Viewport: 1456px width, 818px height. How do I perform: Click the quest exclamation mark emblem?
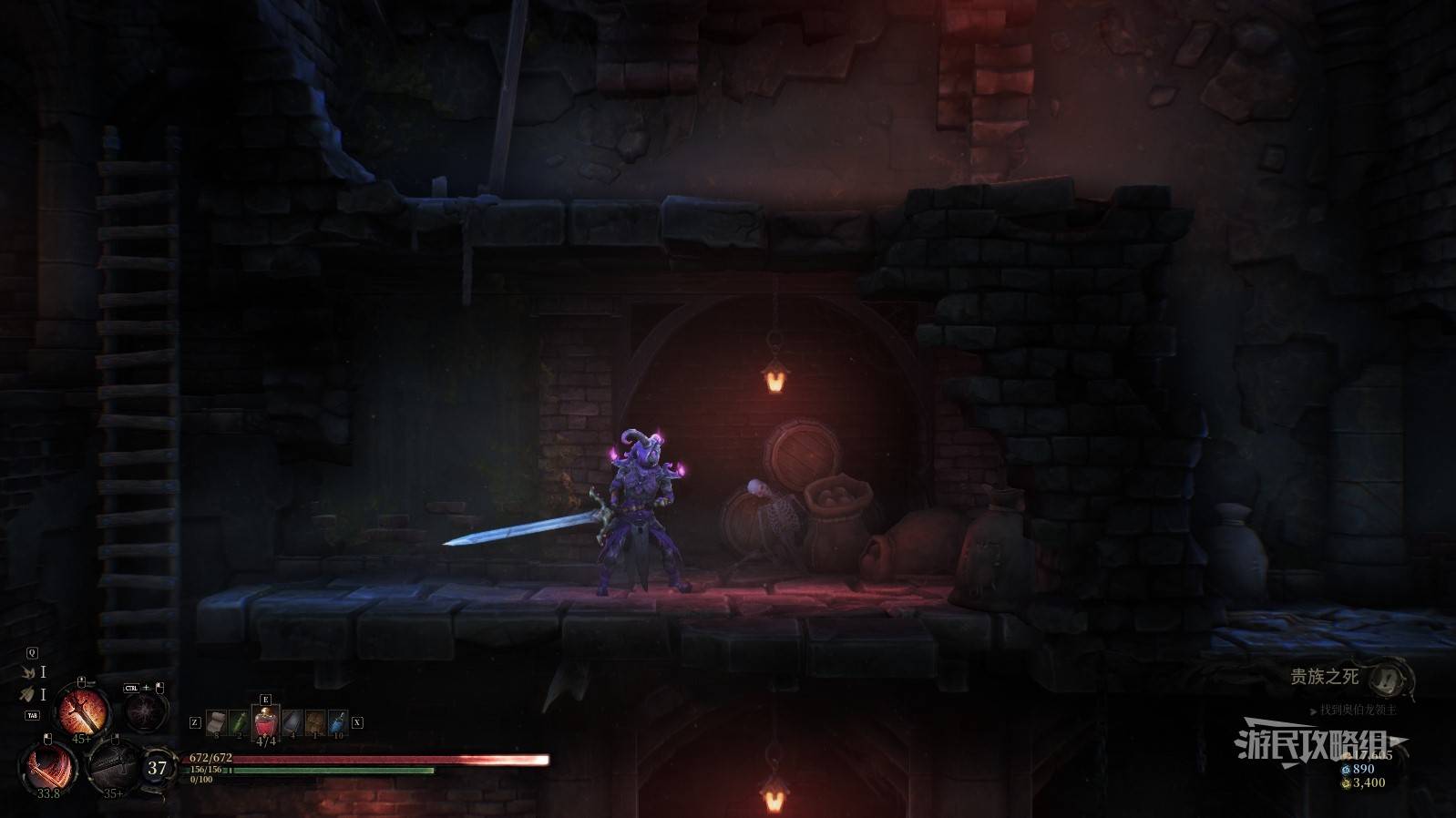point(1388,677)
